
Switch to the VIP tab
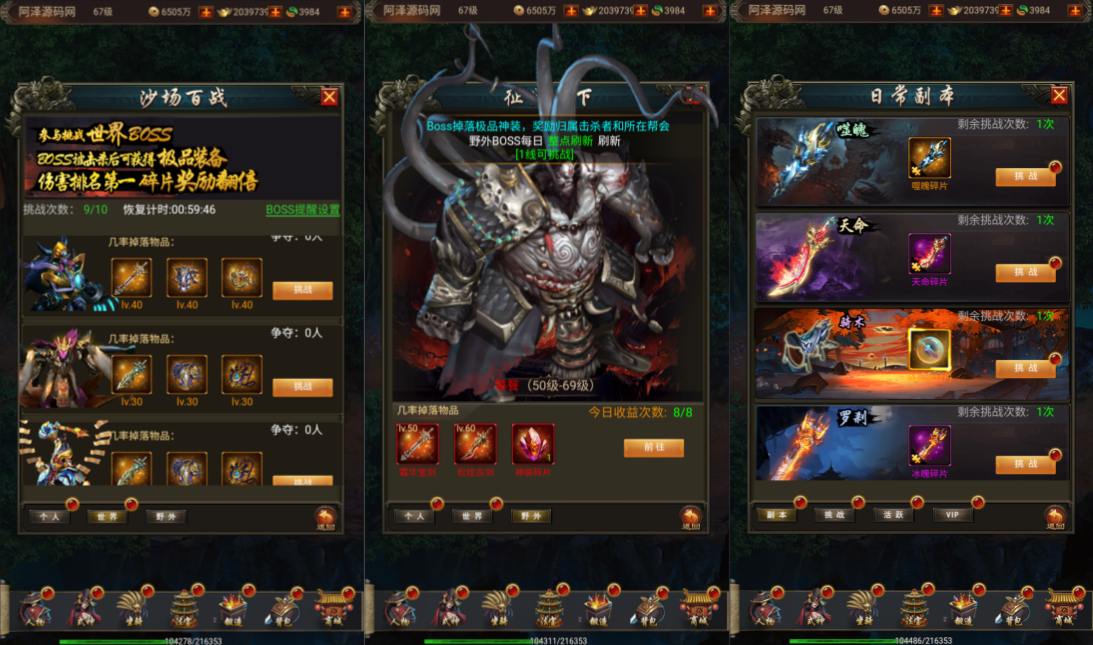click(x=952, y=515)
